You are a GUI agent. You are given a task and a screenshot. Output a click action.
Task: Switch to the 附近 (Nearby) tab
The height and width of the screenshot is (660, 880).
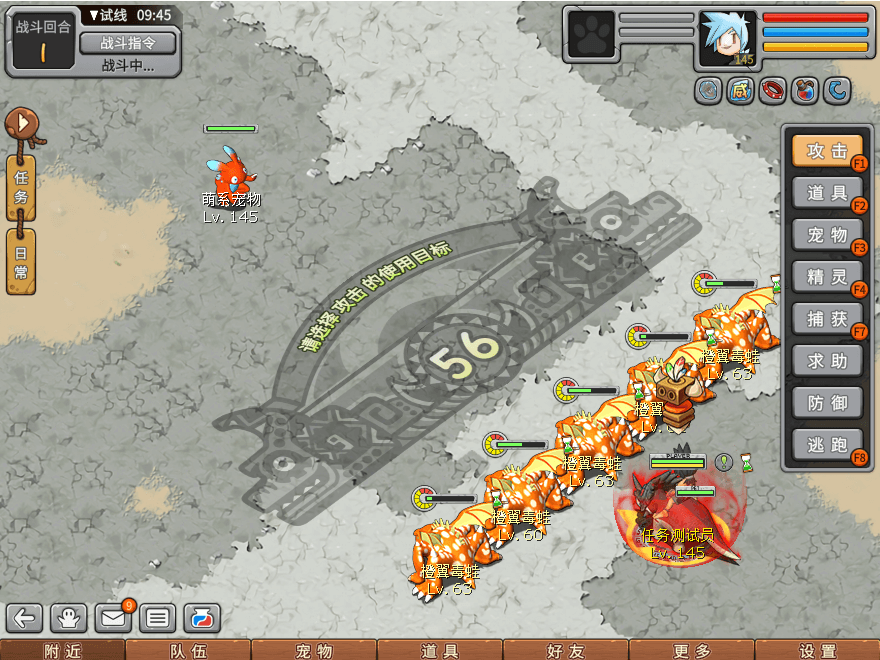[x=62, y=650]
